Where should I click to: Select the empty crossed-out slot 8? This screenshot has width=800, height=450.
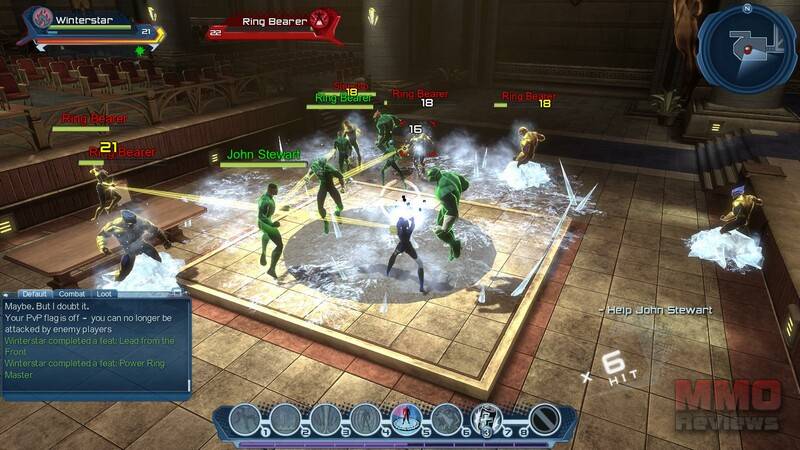[x=544, y=418]
